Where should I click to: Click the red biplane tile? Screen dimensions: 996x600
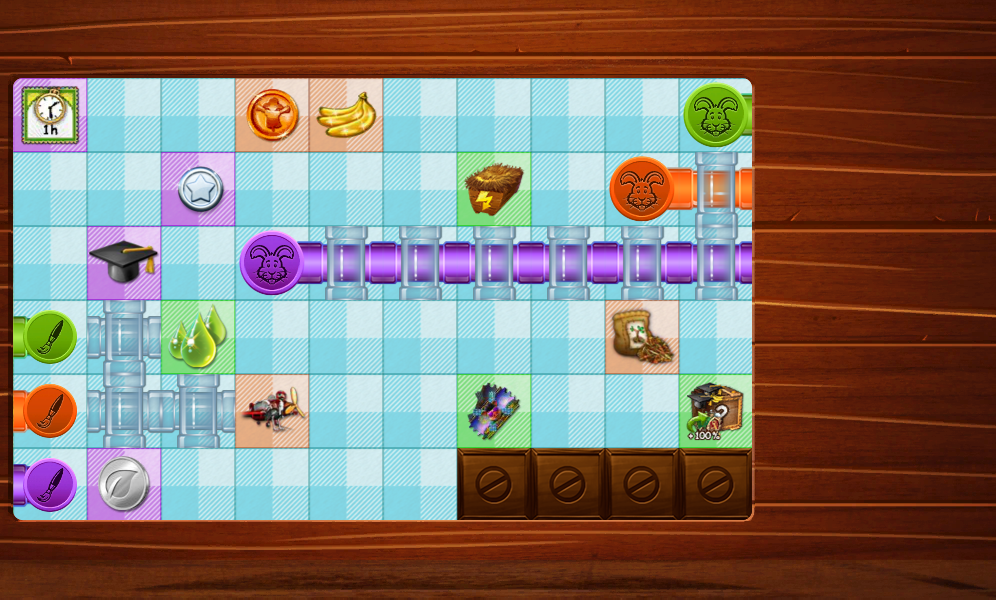272,411
